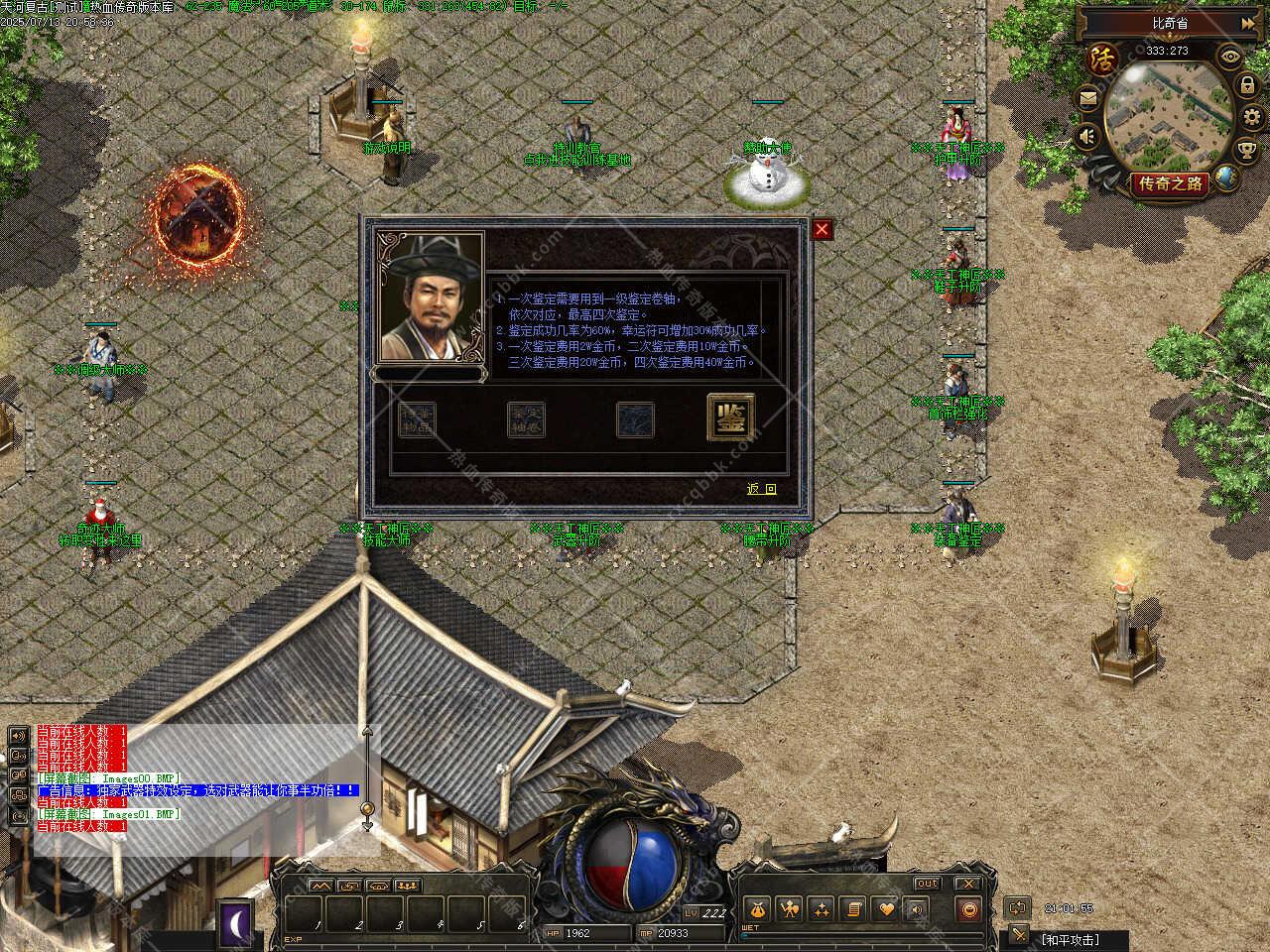
Task: Click the 'out' button on bottom panel
Action: pos(927,884)
